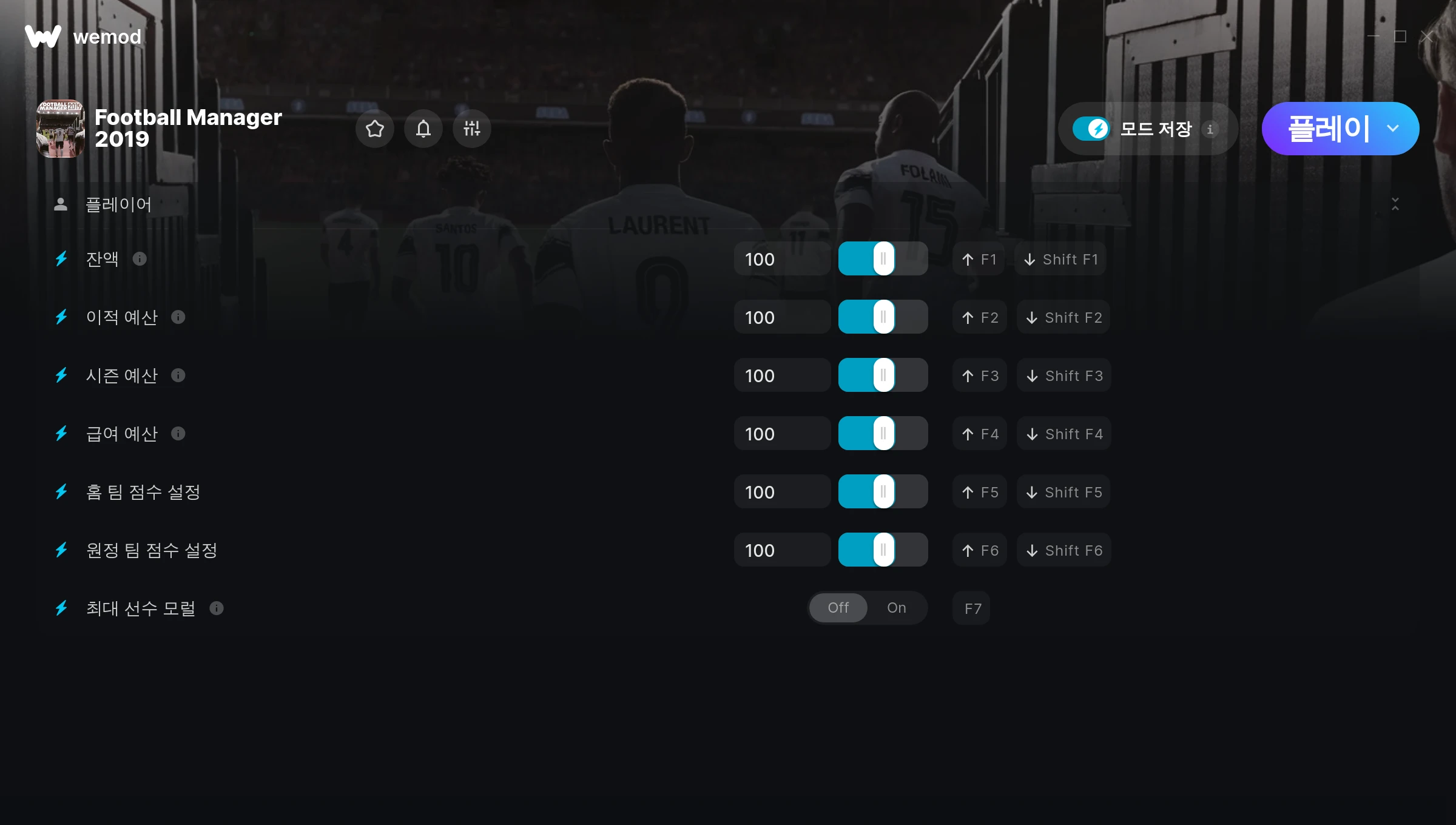
Task: Collapse the 플레이어 category section
Action: click(1395, 204)
